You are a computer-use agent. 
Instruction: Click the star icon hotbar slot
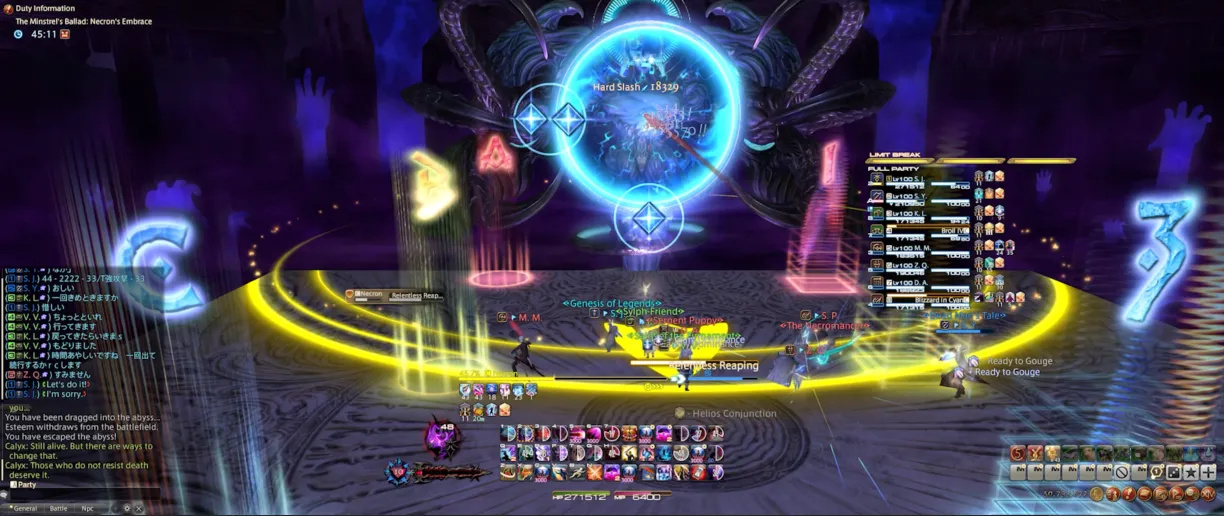(x=1191, y=472)
